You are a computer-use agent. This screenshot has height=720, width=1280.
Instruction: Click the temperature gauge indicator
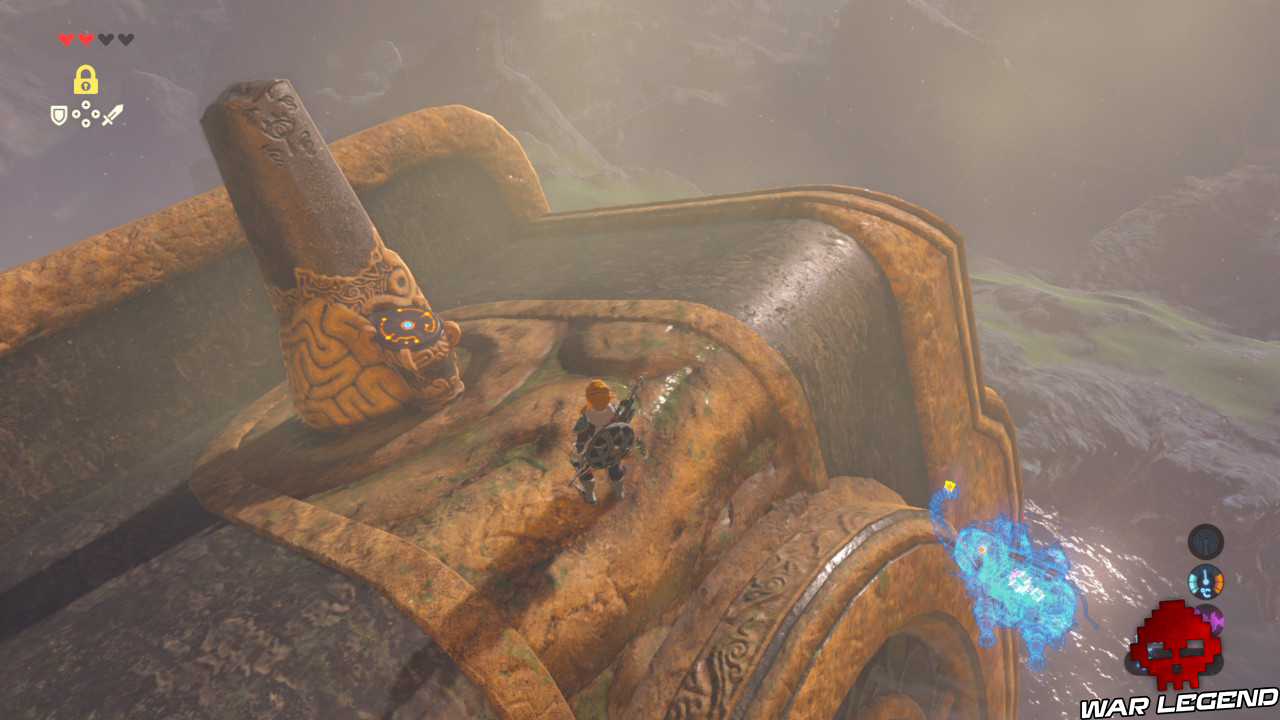1206,580
